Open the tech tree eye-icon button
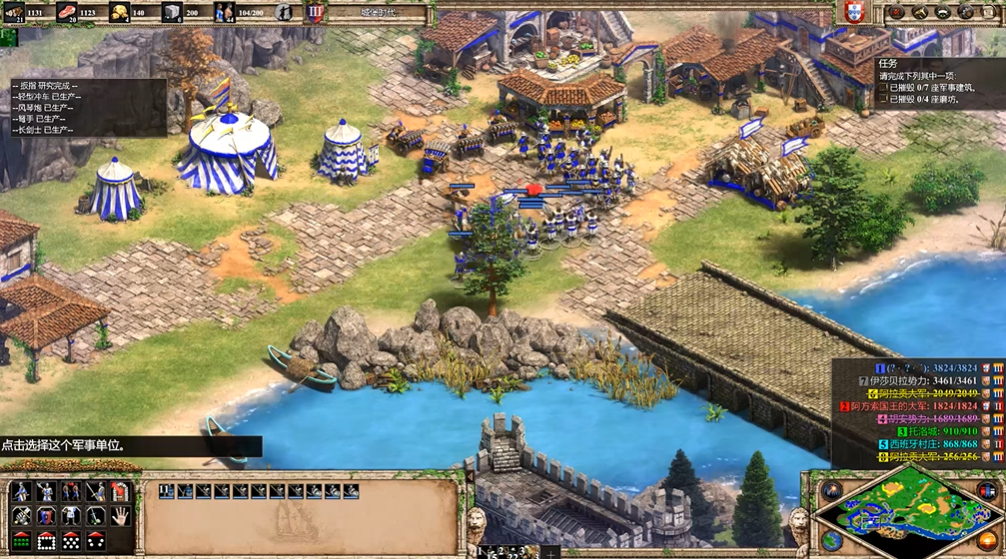The image size is (1006, 559). tap(942, 13)
